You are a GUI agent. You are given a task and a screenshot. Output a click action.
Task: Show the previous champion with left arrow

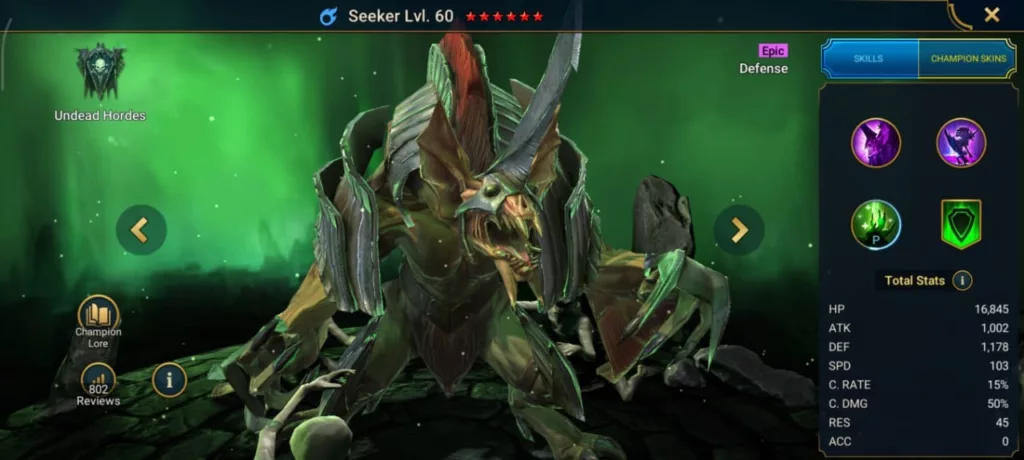(x=140, y=231)
